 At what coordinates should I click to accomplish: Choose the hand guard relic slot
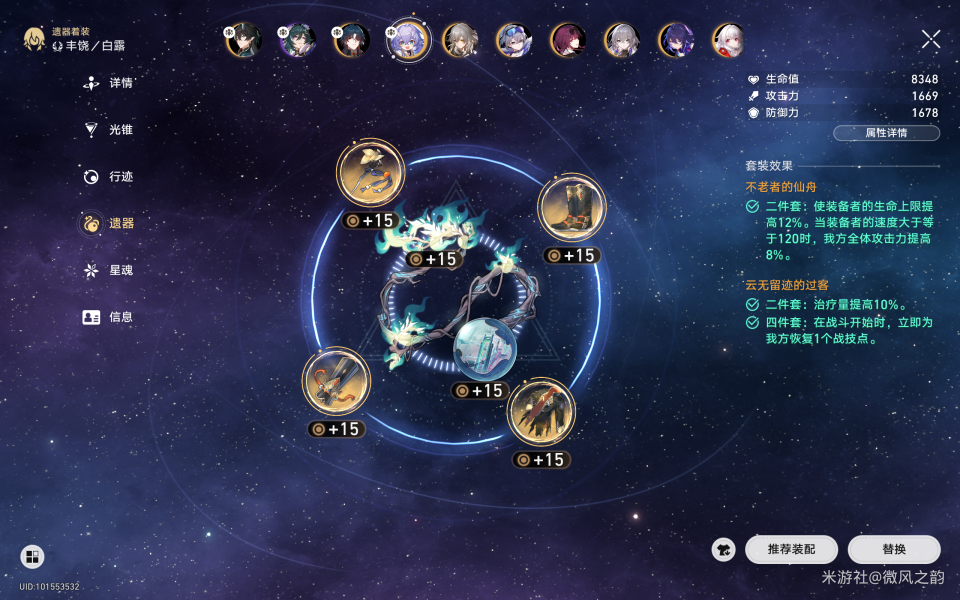pyautogui.click(x=337, y=381)
